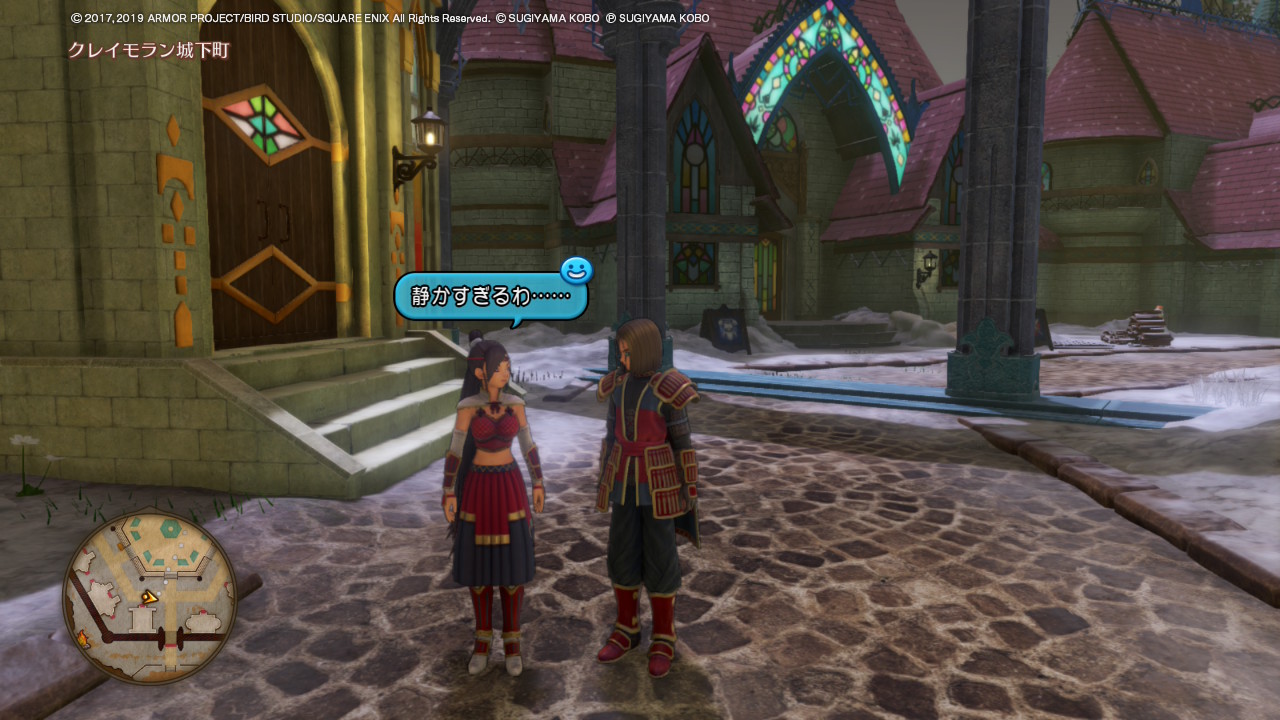
Task: Open the circular town minimap
Action: click(150, 597)
